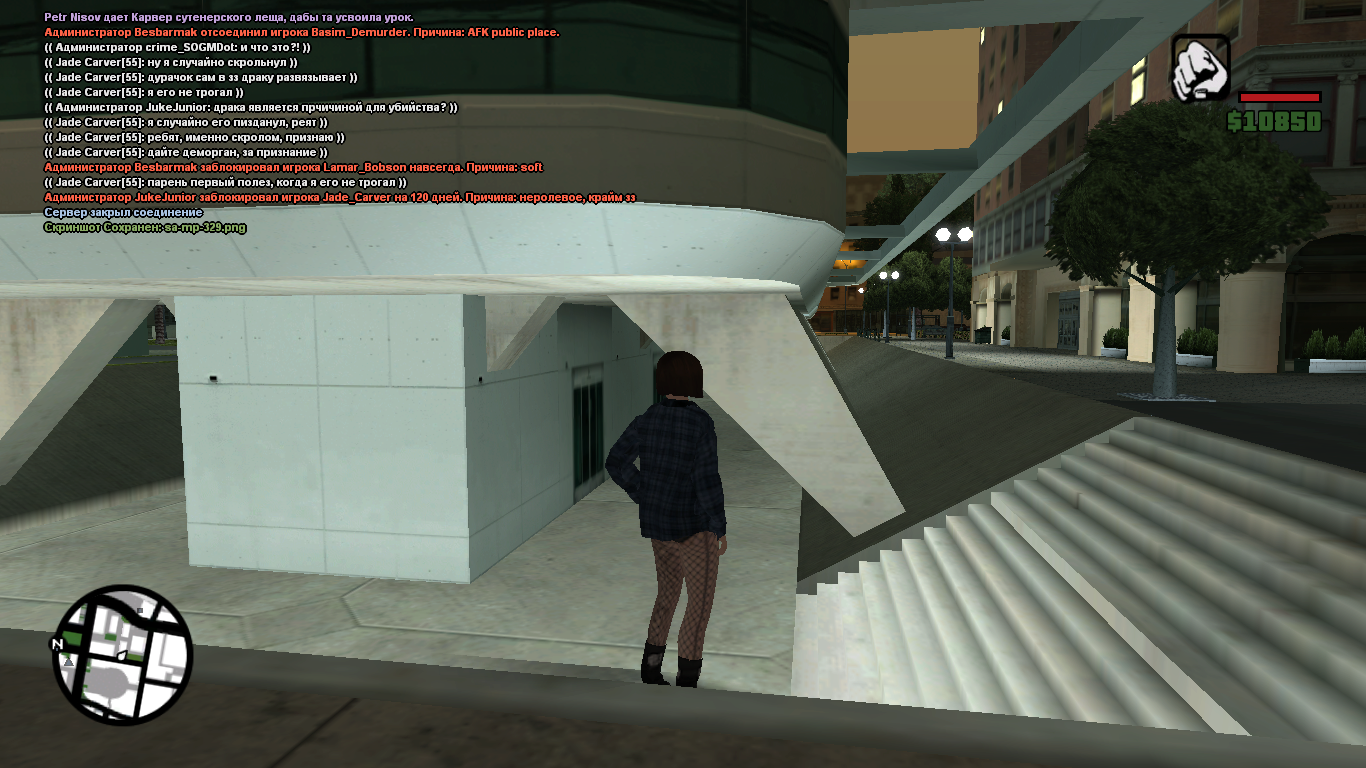Click the circular radar minimap
The height and width of the screenshot is (768, 1366).
123,656
